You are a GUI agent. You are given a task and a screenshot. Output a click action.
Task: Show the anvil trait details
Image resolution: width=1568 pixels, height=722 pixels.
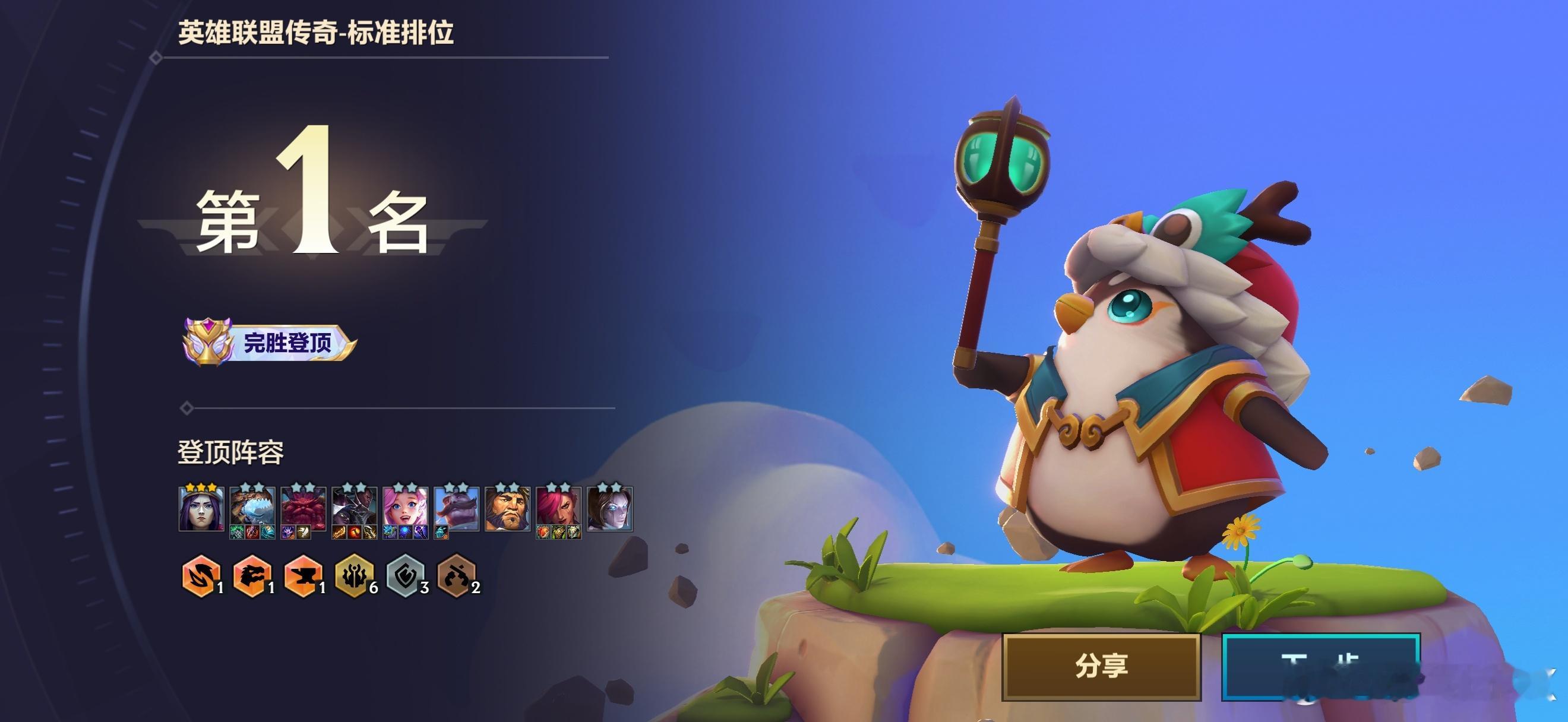pyautogui.click(x=302, y=575)
